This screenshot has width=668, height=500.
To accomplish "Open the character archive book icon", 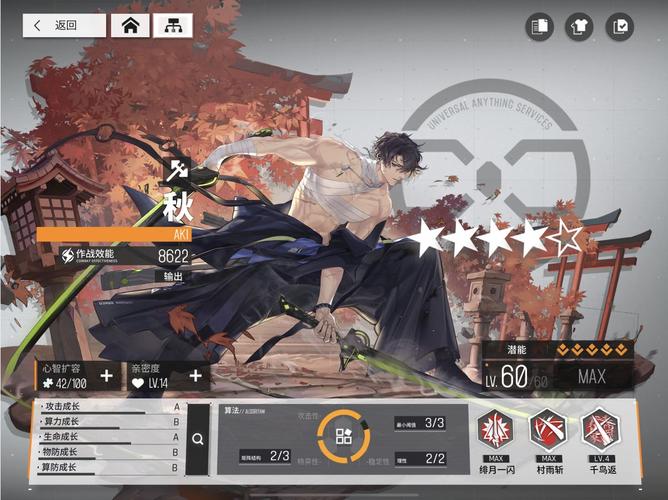I will [x=541, y=27].
